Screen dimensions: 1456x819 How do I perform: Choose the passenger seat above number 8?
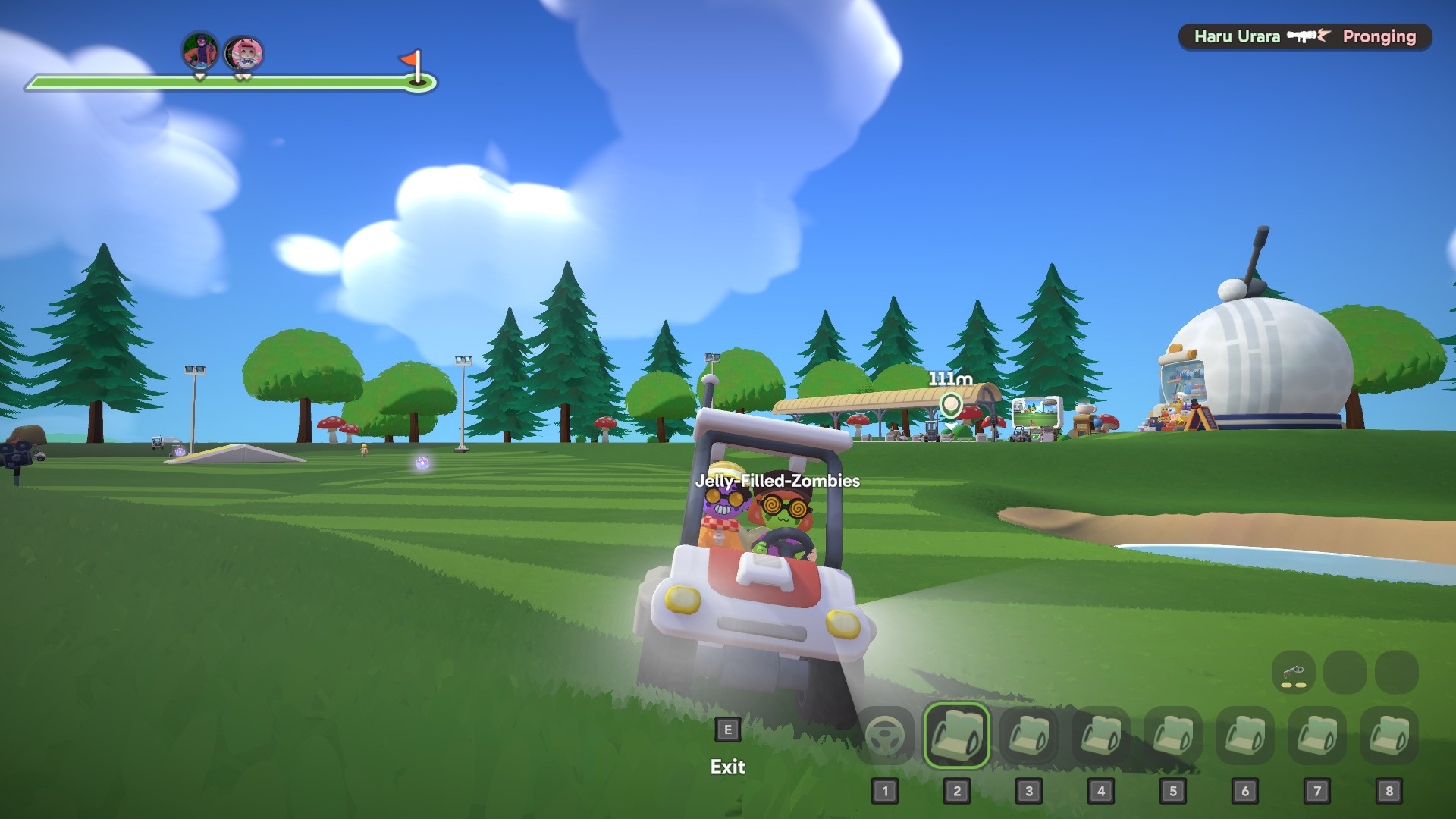[x=1389, y=735]
